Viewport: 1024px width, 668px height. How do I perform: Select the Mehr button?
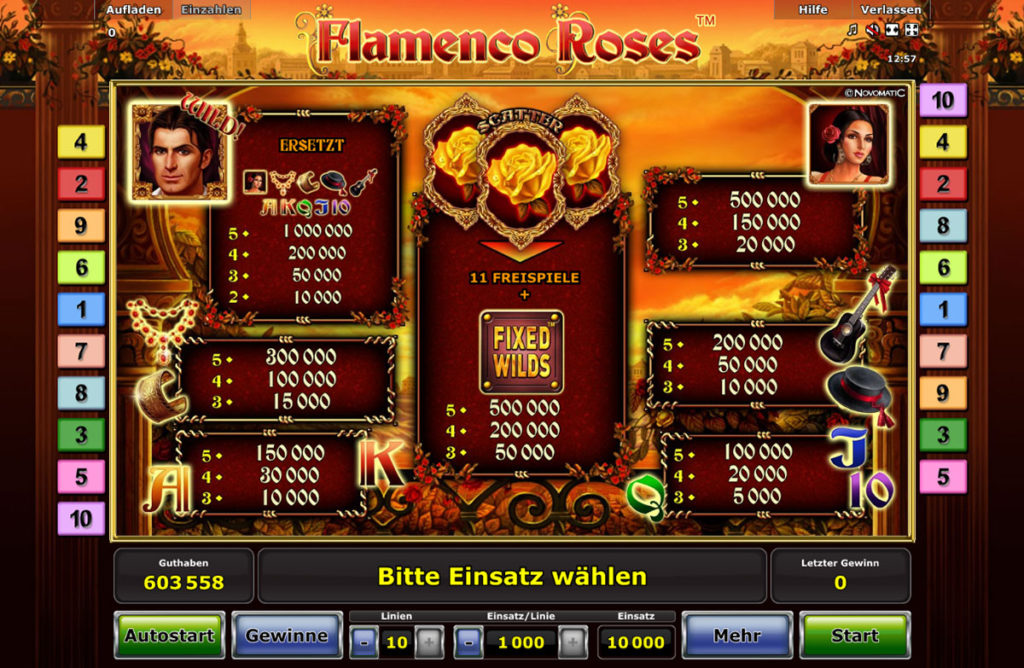point(737,635)
